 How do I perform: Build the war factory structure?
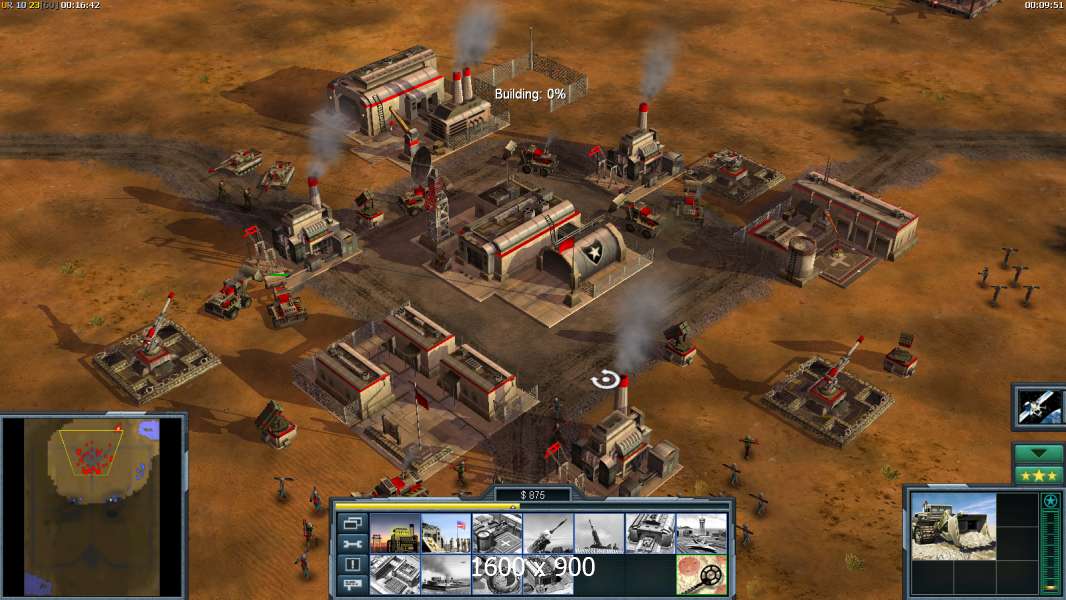point(649,533)
